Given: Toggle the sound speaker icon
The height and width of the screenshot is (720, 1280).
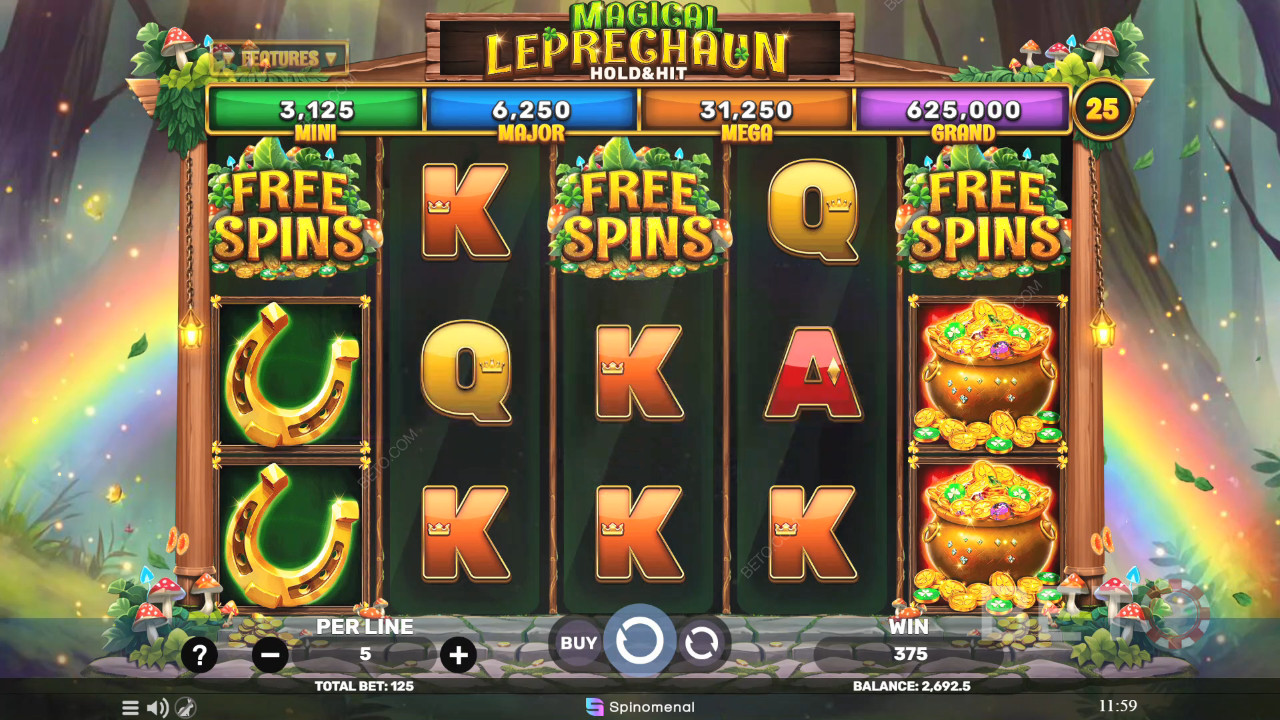Looking at the screenshot, I should (x=158, y=708).
